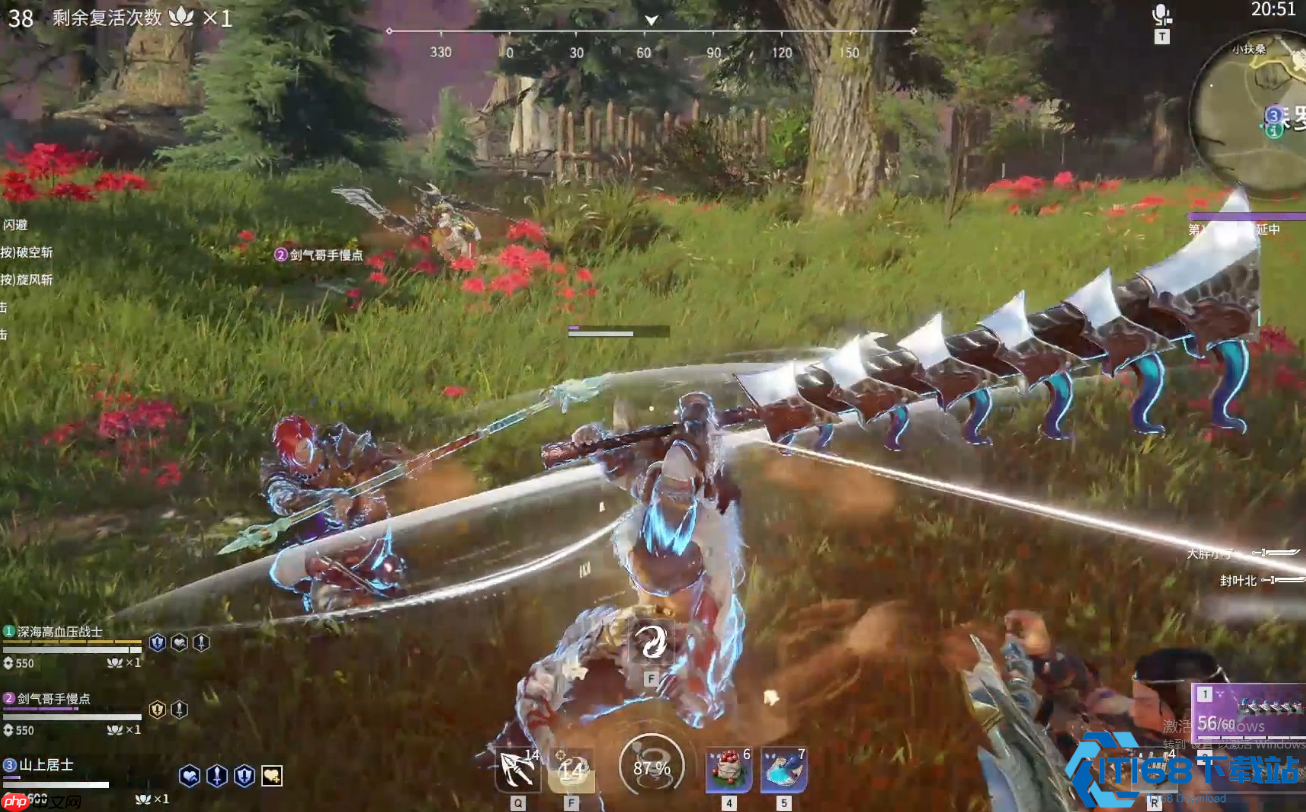
Task: Click the compass heading bar
Action: [650, 32]
